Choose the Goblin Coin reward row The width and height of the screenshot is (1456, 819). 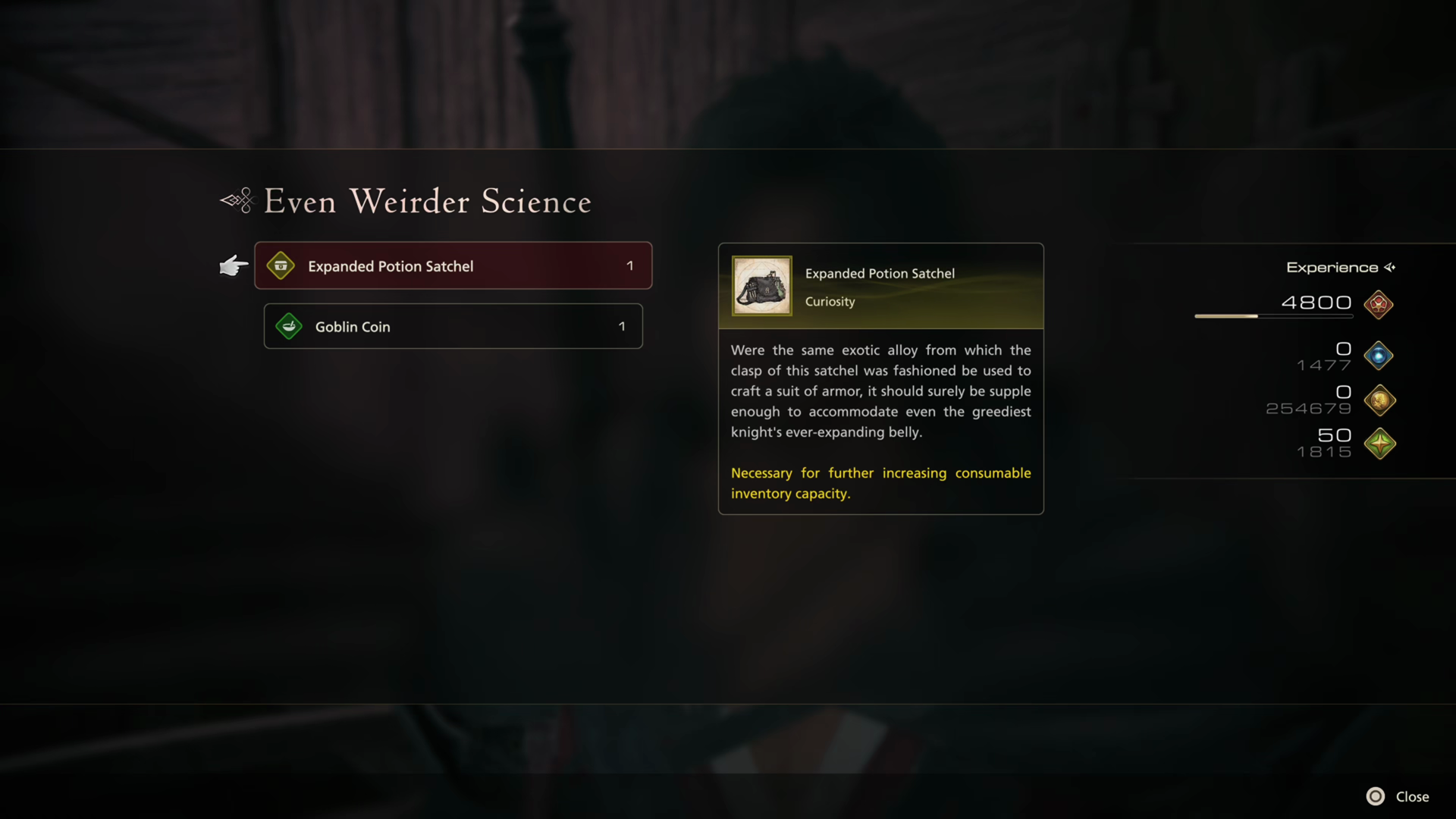pos(453,326)
